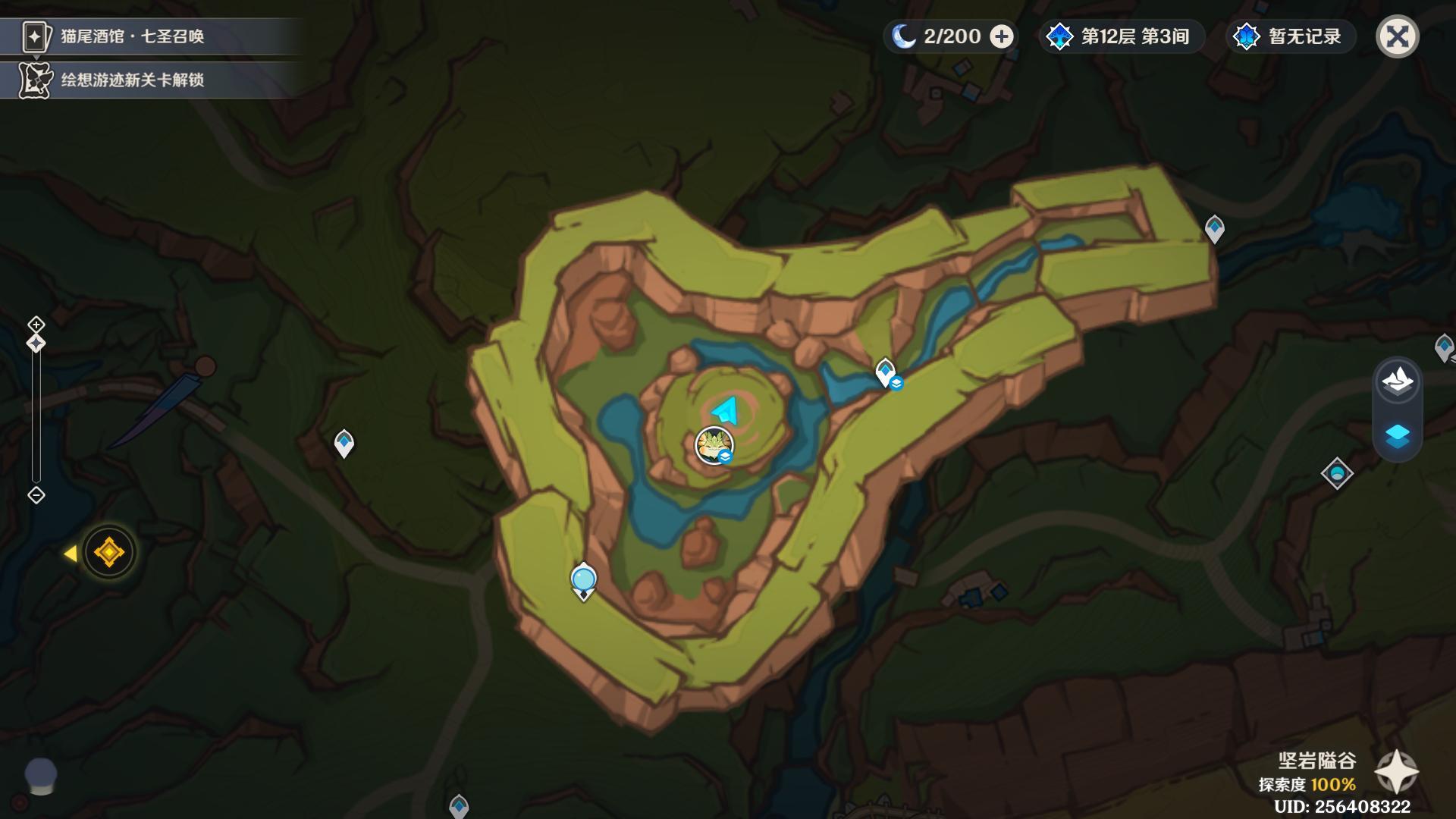Open Spiral Abyss 第12层 第3间 progress
Image resolution: width=1456 pixels, height=819 pixels.
(1121, 36)
